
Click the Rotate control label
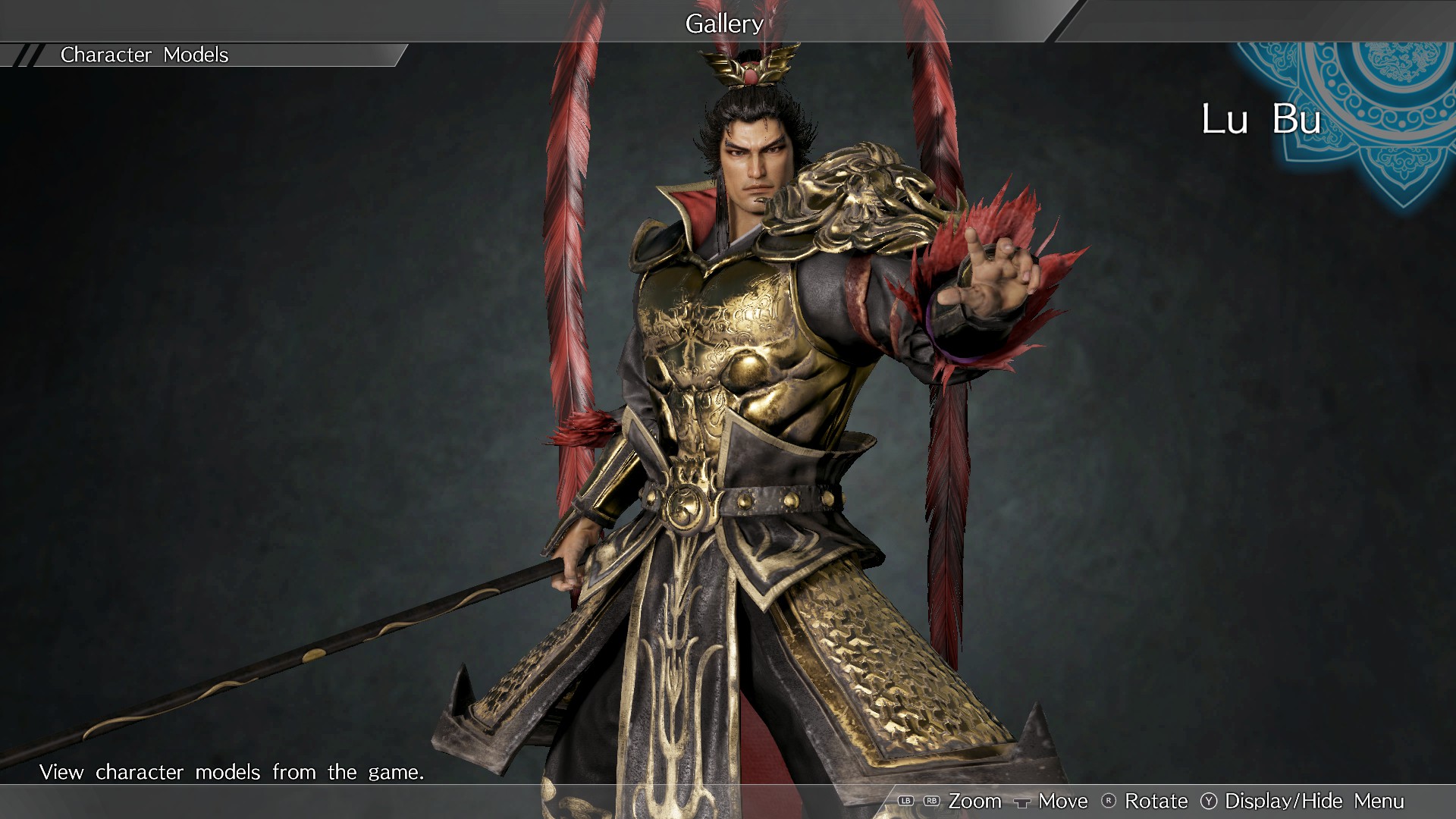click(1156, 801)
